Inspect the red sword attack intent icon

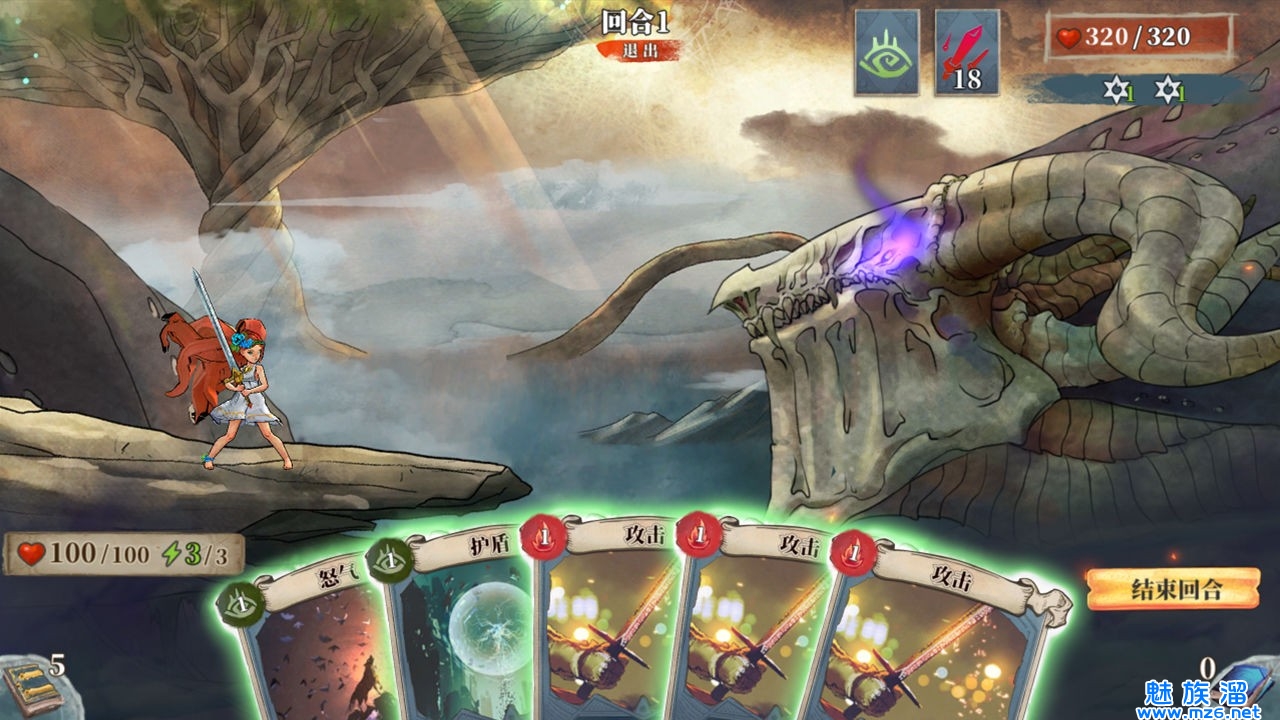[x=967, y=53]
